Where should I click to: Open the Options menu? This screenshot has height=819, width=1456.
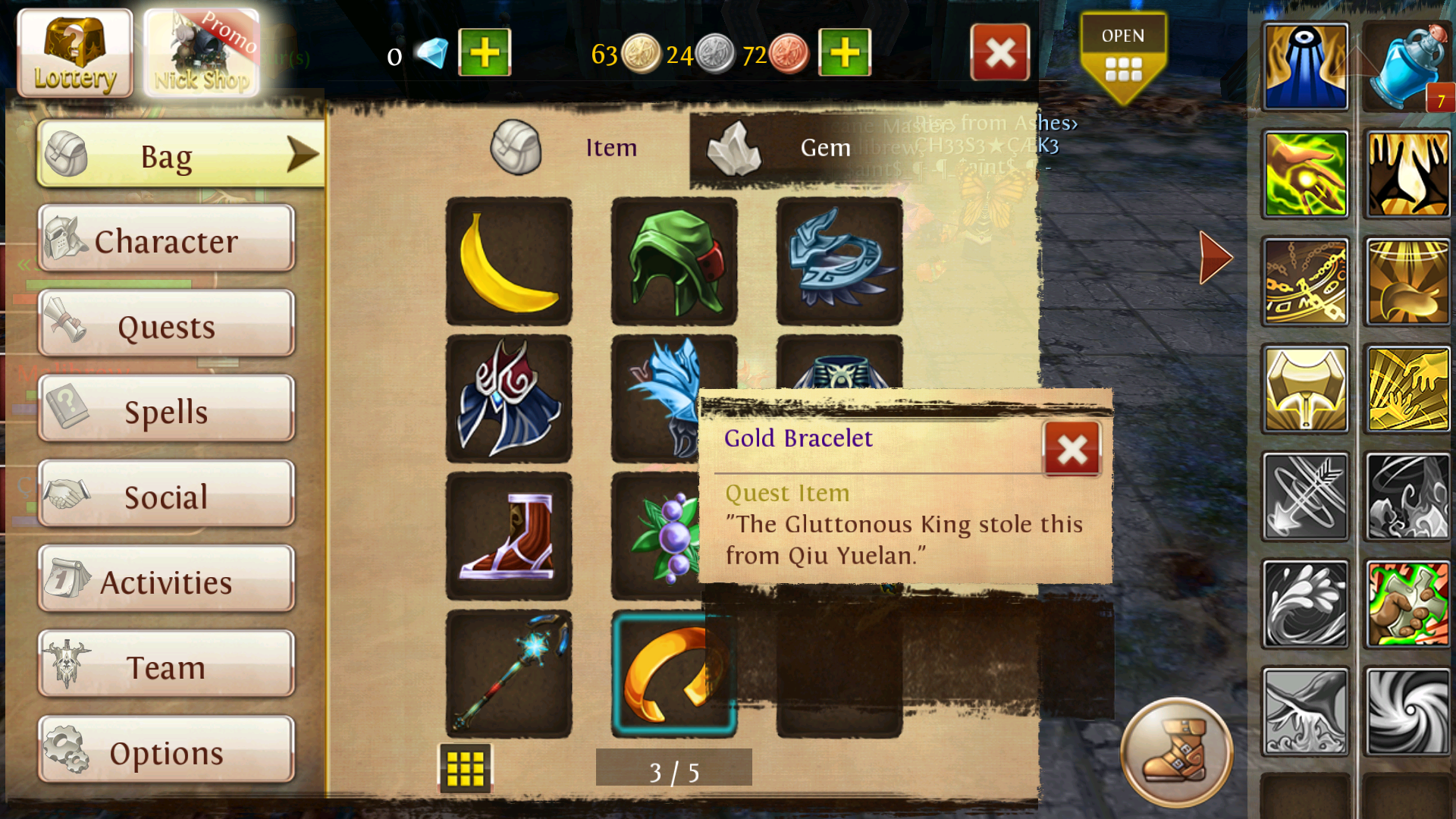point(166,751)
